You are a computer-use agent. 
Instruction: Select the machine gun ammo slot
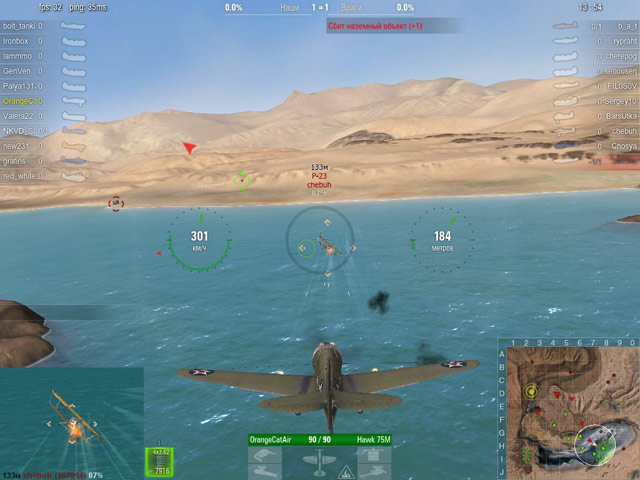pos(160,461)
